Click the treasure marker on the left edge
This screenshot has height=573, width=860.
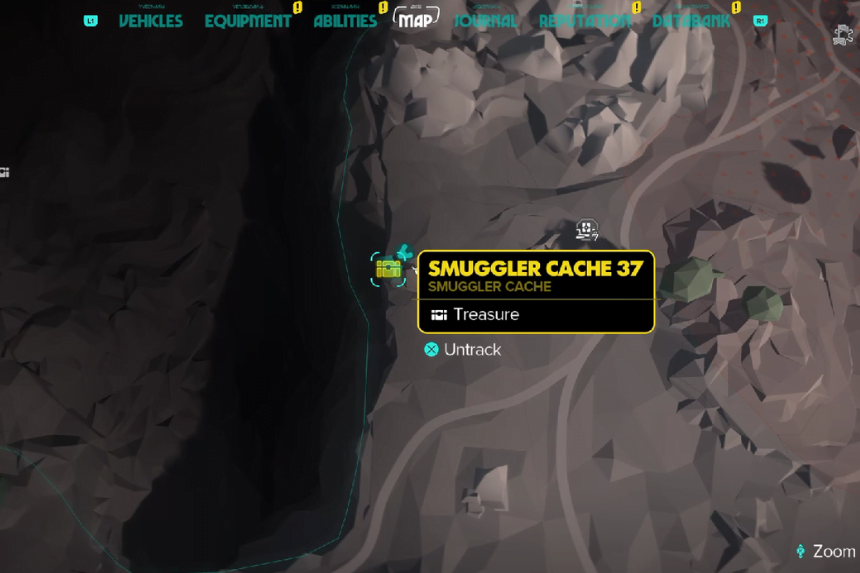pyautogui.click(x=4, y=173)
